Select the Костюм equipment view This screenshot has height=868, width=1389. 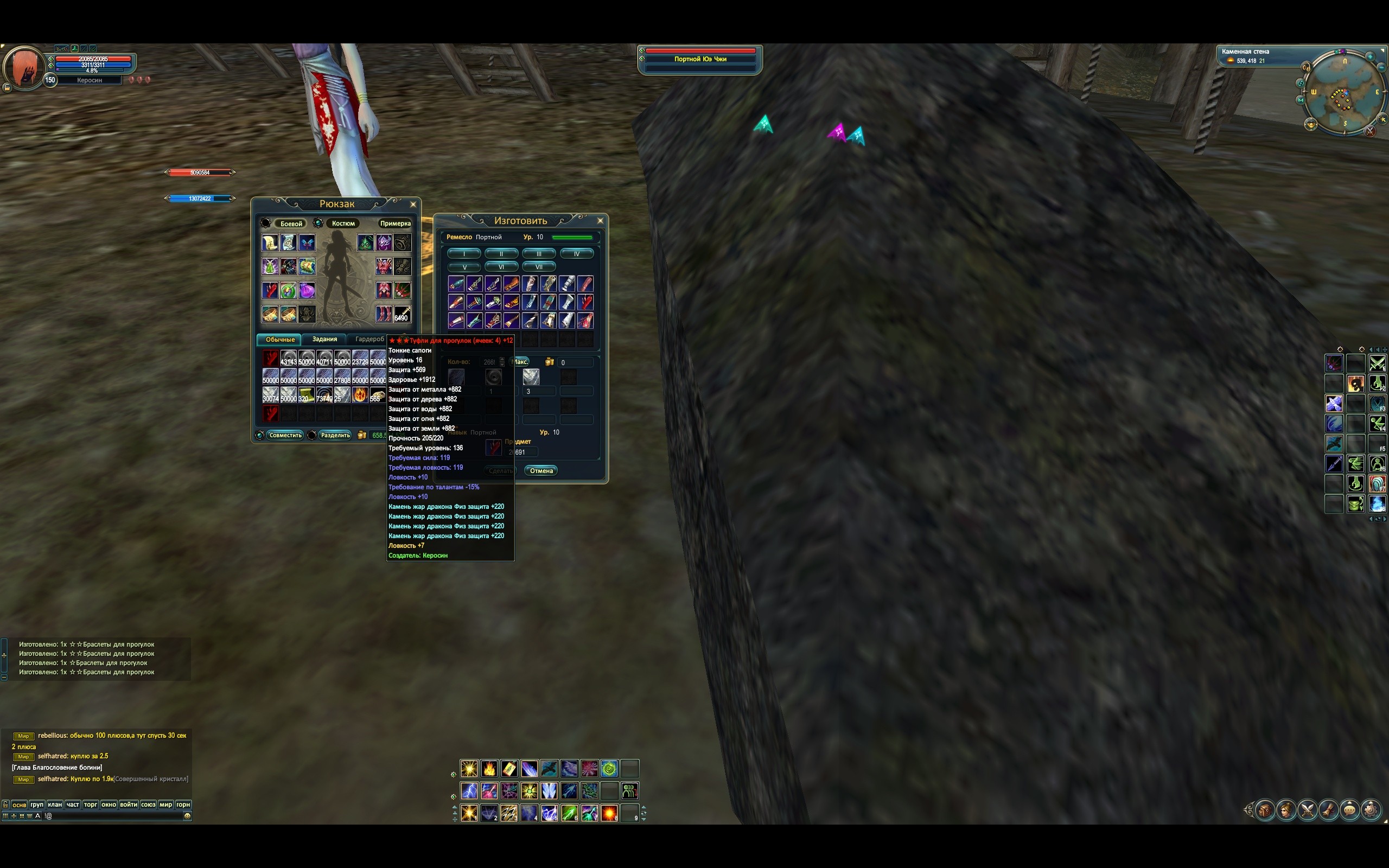pos(343,224)
